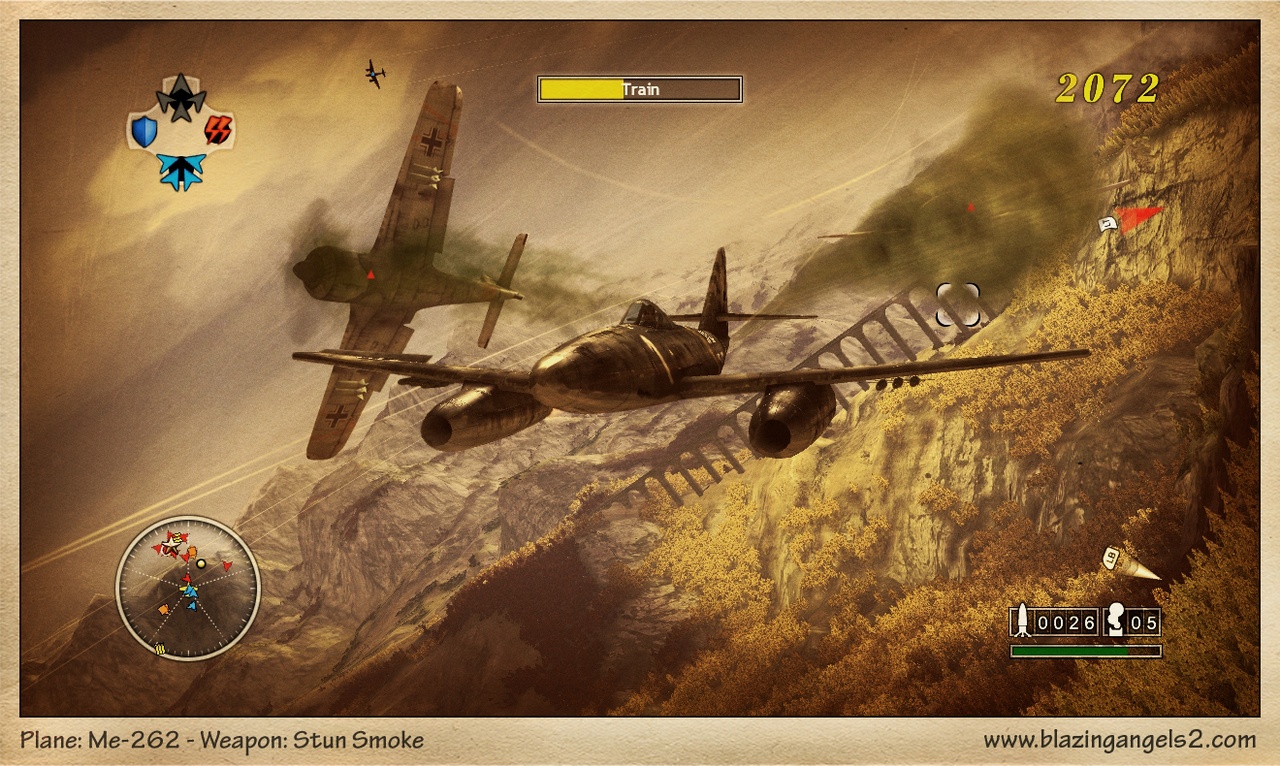Click the rocket icon on the ammo counter
1280x766 pixels.
[x=1022, y=620]
